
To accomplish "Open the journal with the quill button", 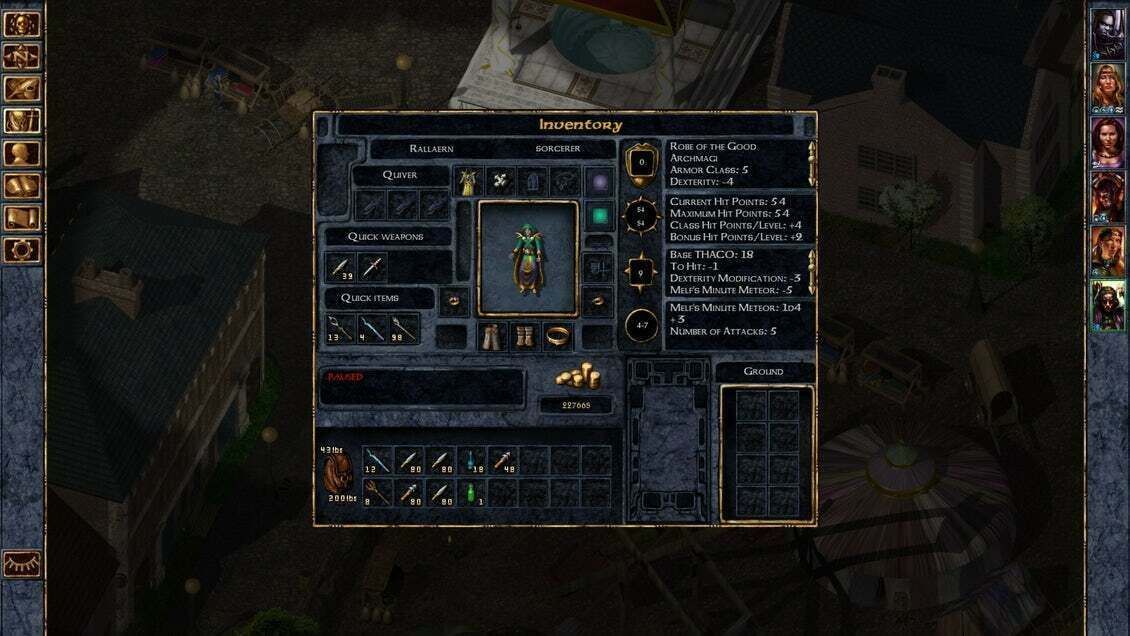I will (x=22, y=89).
